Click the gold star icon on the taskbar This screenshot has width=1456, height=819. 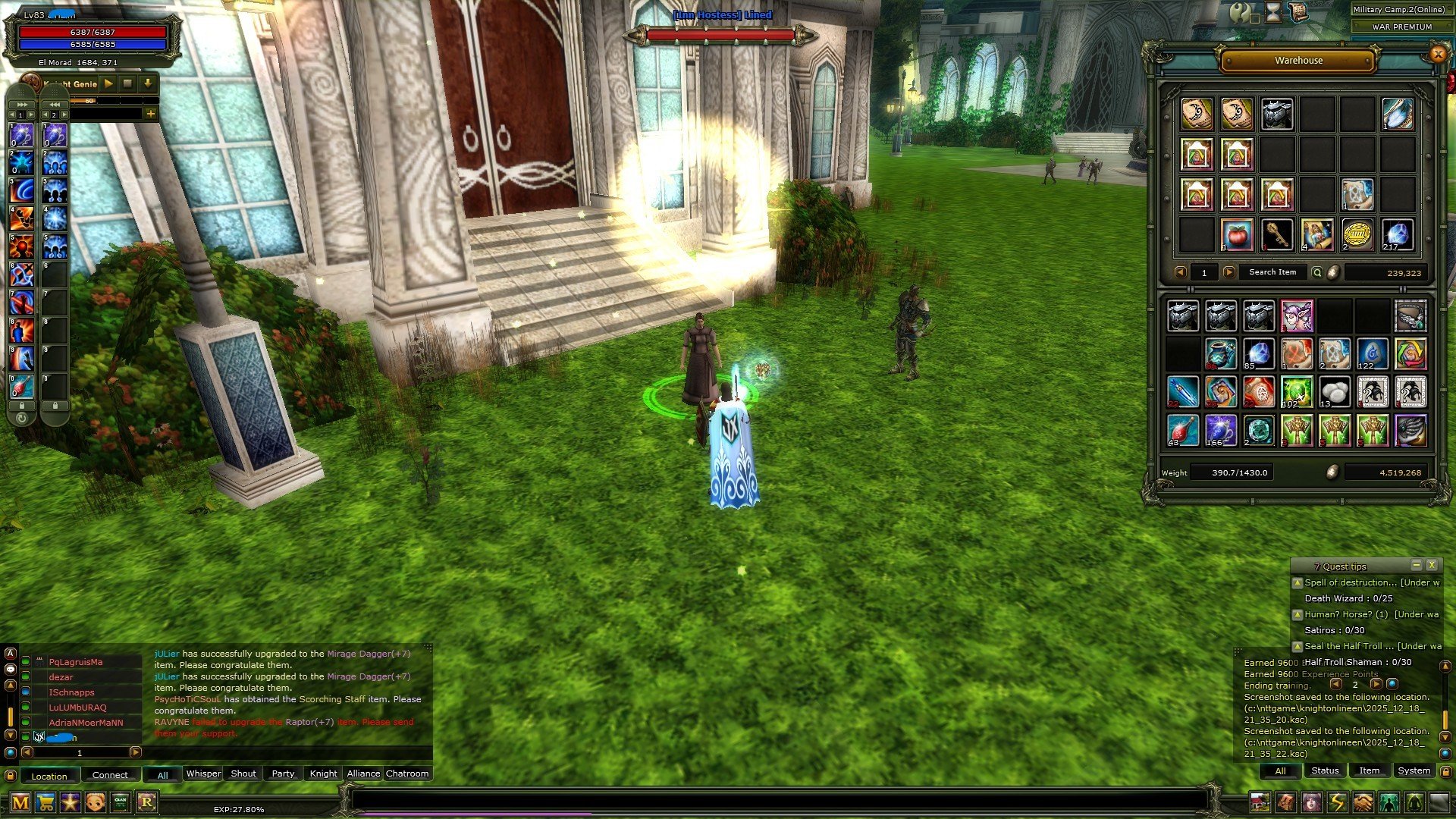pos(69,801)
